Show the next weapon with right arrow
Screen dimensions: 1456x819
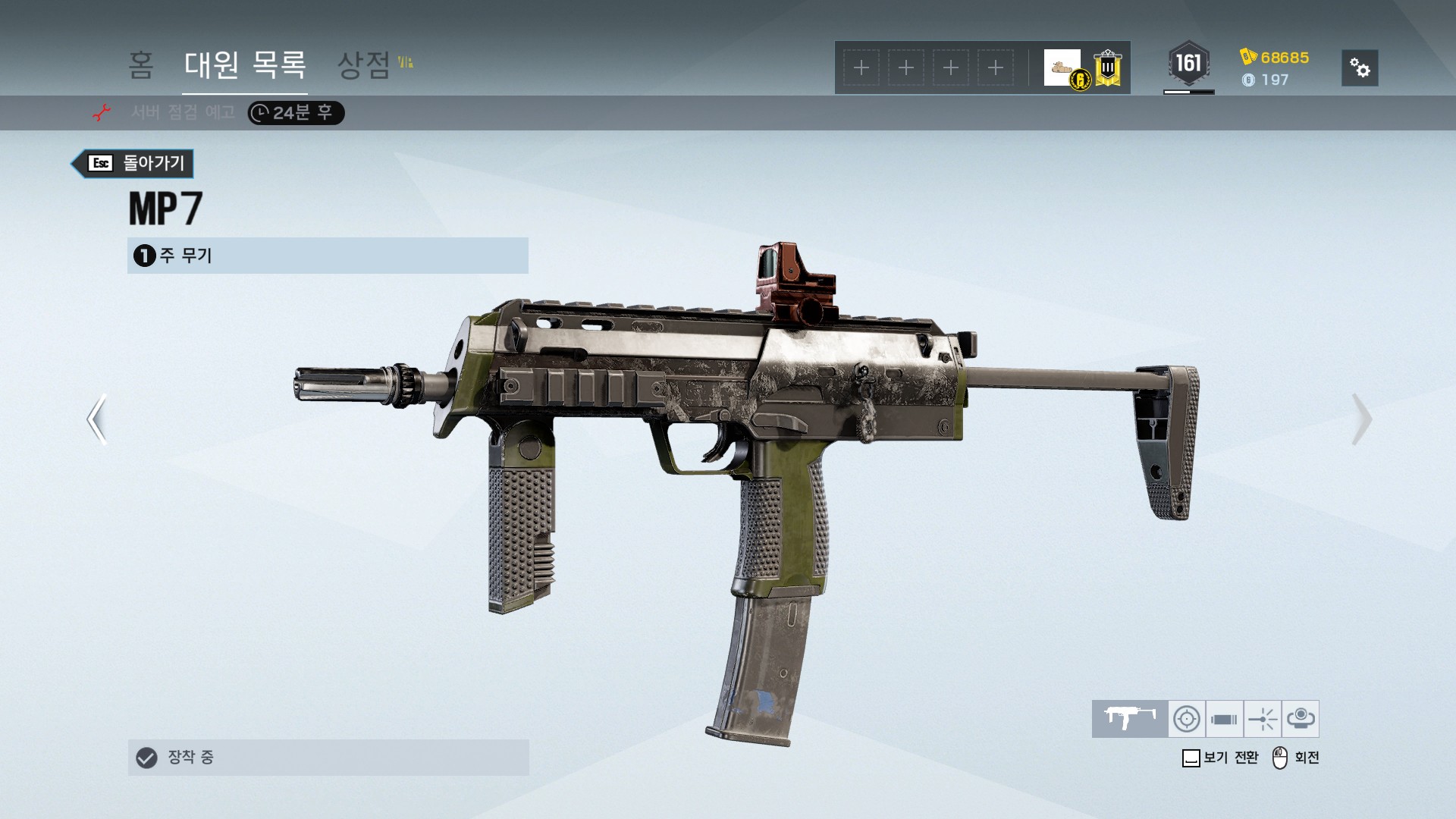(x=1361, y=419)
